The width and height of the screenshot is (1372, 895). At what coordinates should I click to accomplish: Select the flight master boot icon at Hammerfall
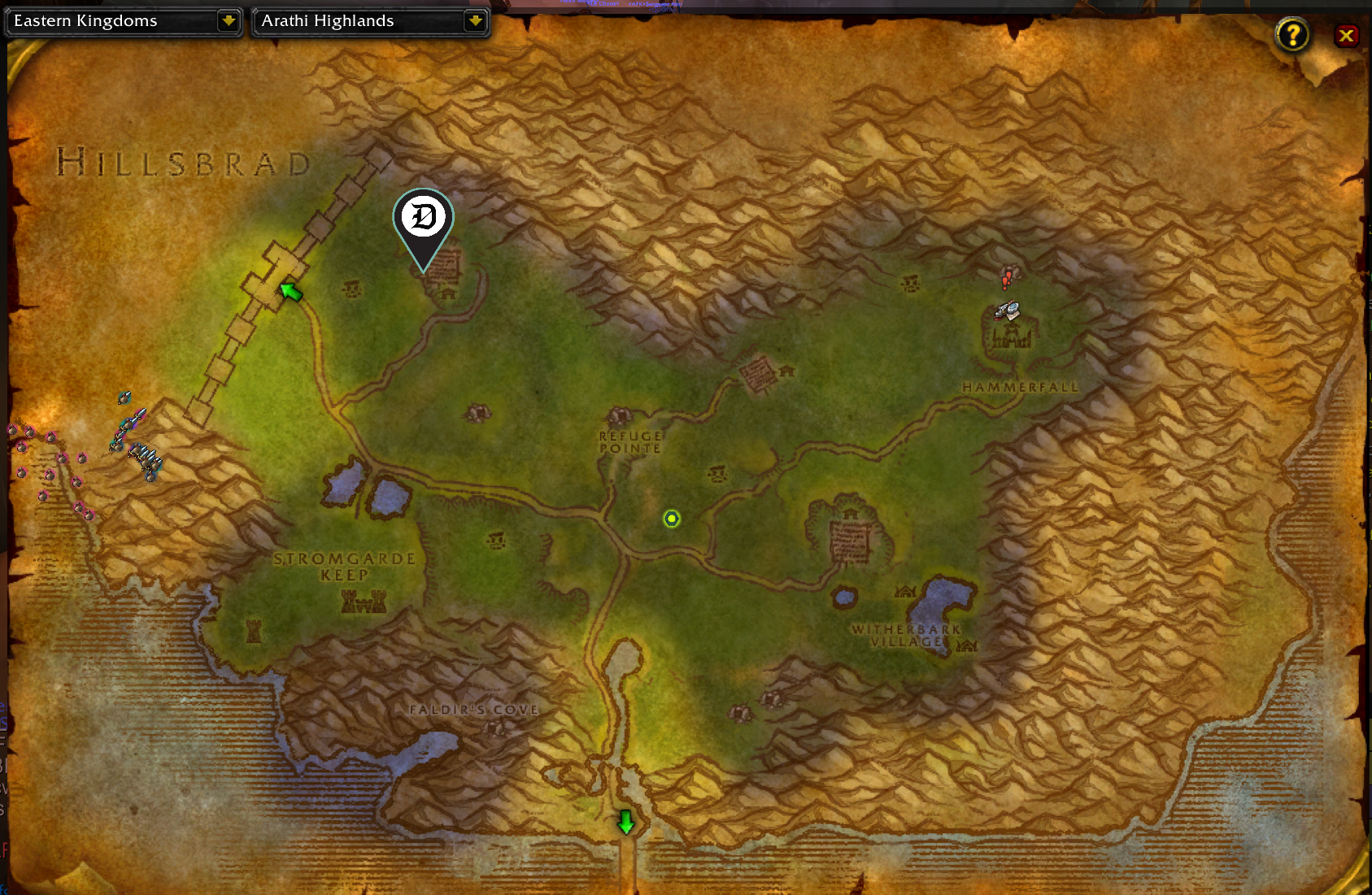click(1000, 312)
